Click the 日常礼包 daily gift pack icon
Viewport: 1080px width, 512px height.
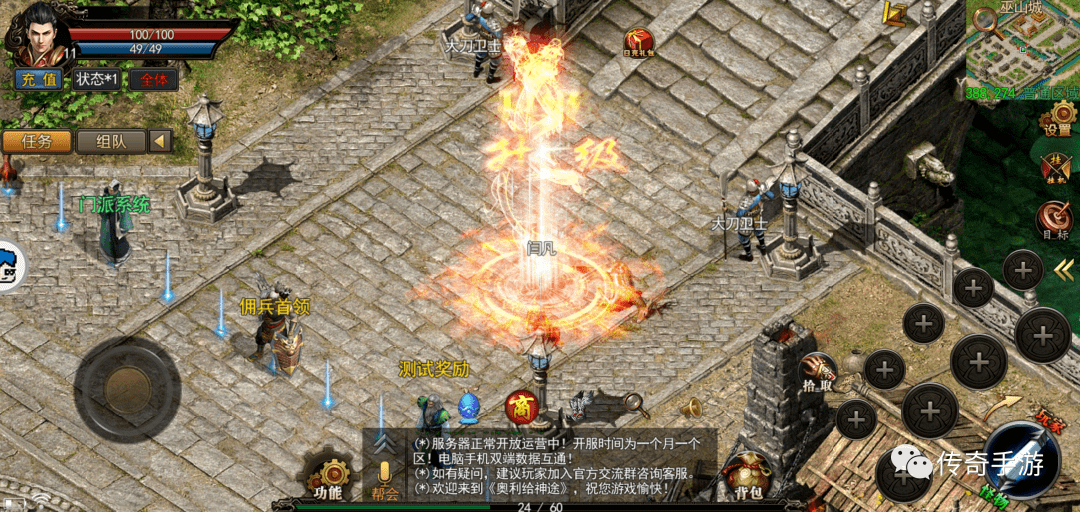pyautogui.click(x=638, y=42)
